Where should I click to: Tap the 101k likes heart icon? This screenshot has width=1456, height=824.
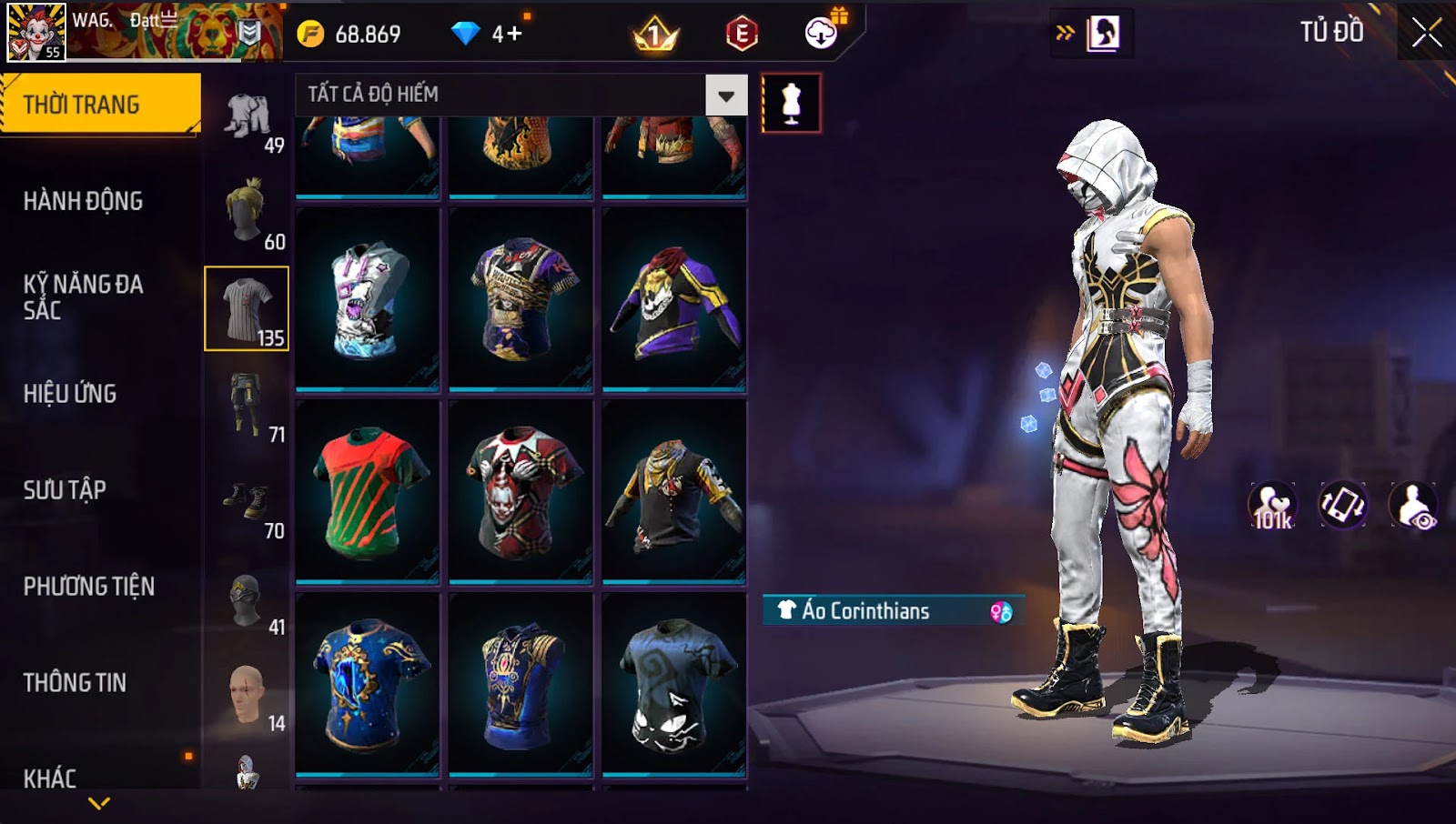tap(1272, 506)
